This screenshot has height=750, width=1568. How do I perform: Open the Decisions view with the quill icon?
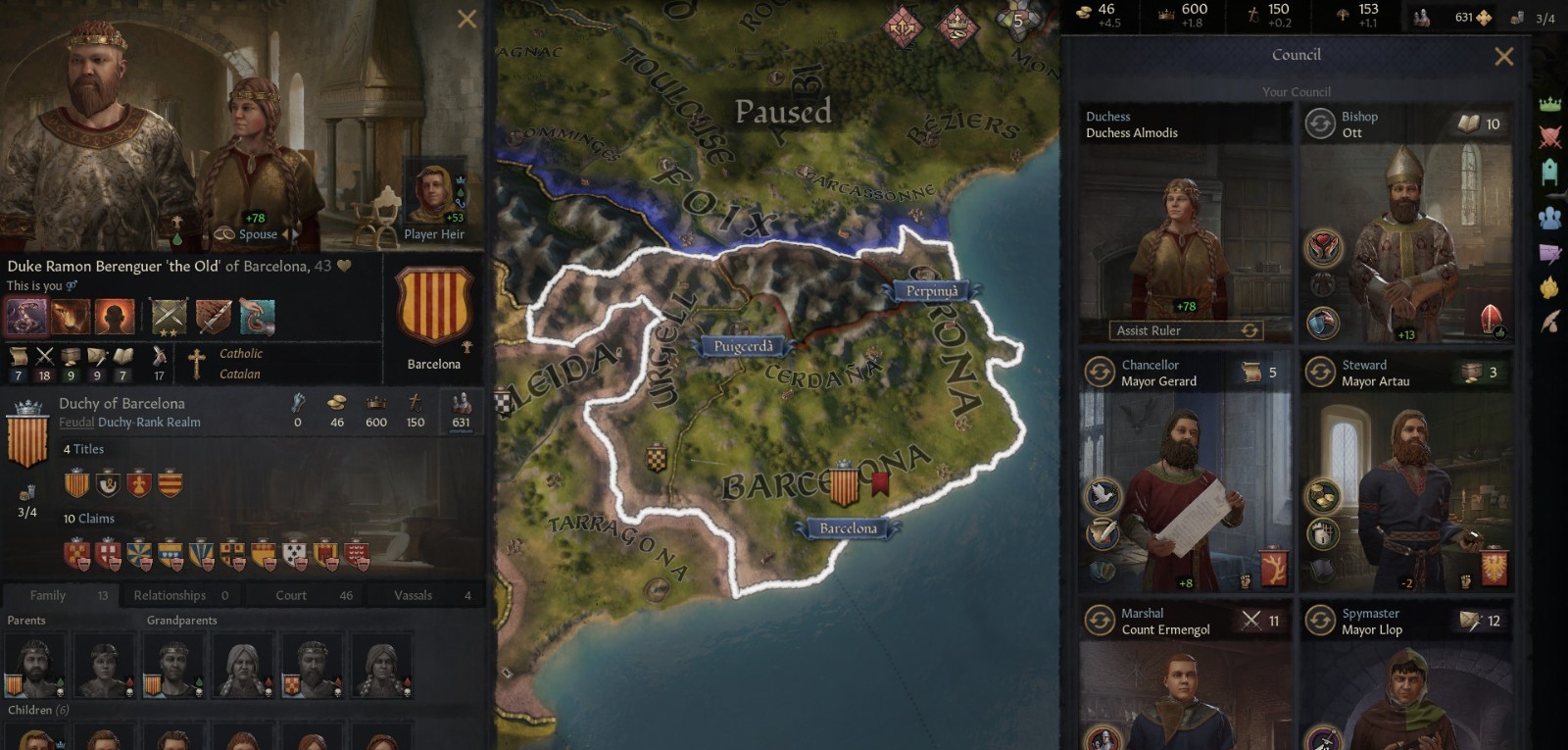point(1552,316)
